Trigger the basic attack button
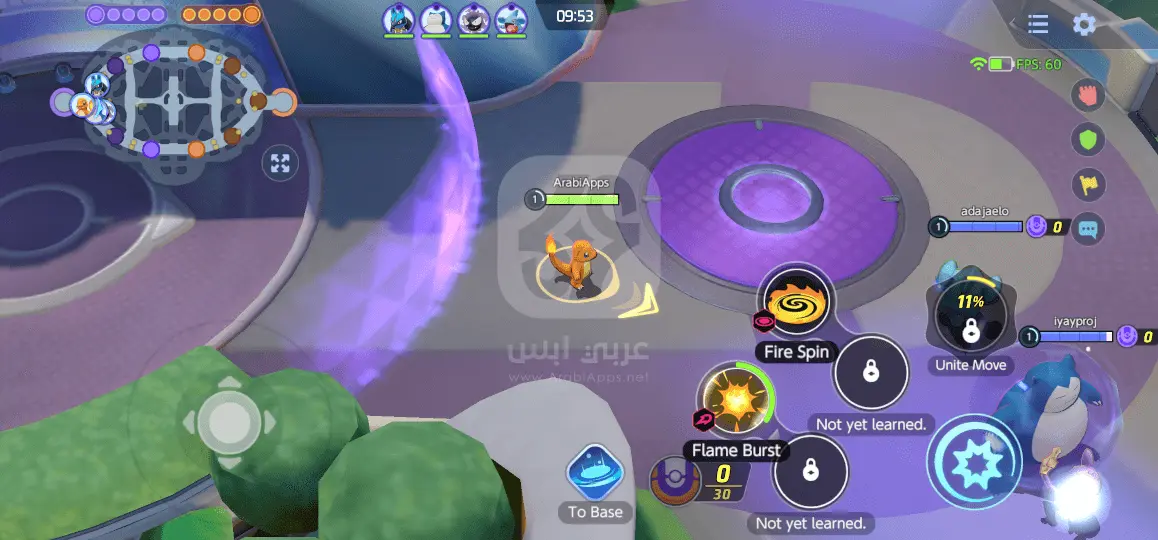This screenshot has width=1158, height=540. pyautogui.click(x=973, y=461)
